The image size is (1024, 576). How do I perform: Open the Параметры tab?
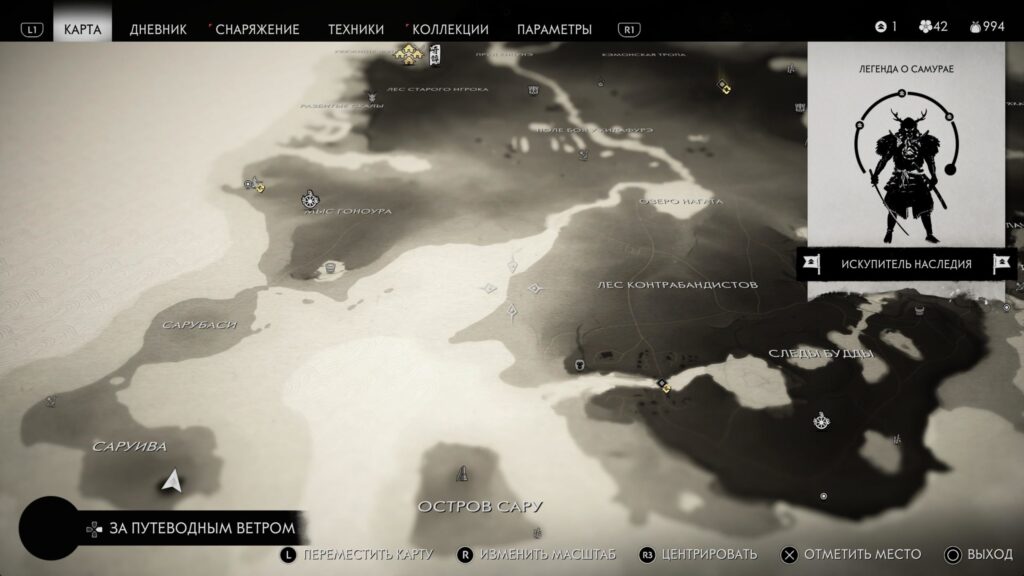point(554,29)
